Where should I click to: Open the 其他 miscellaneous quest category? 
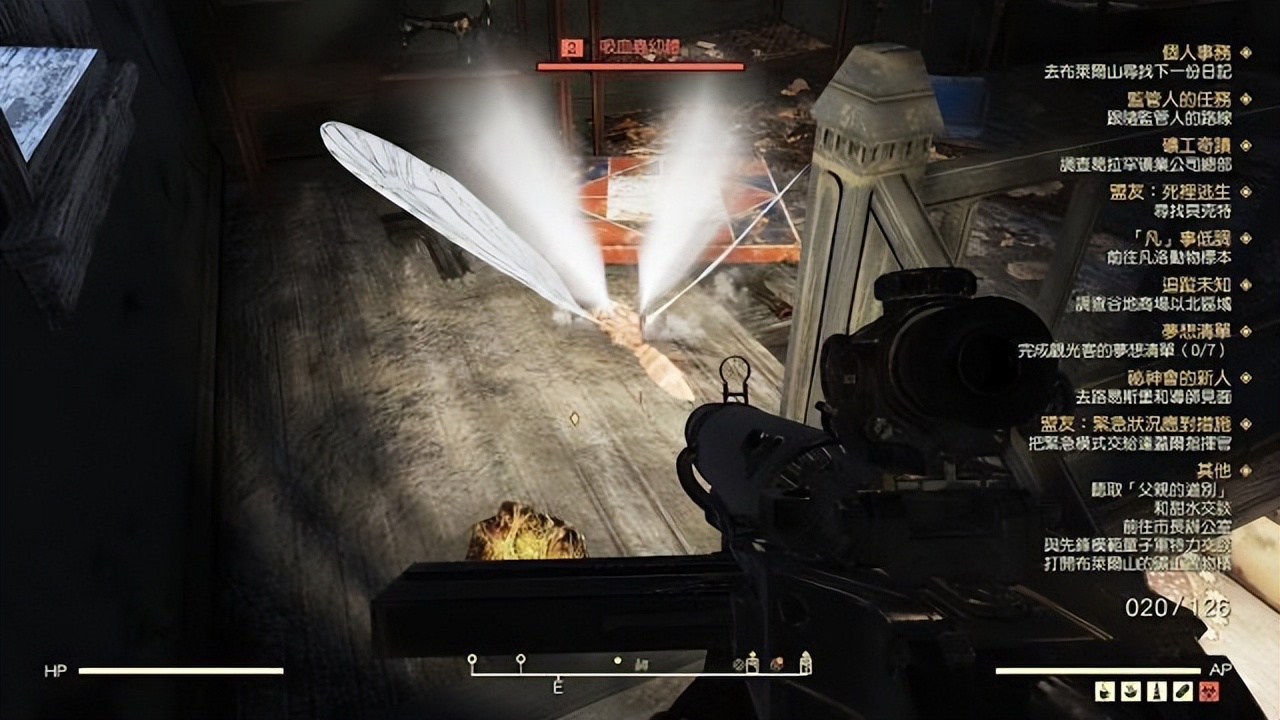pyautogui.click(x=1214, y=470)
